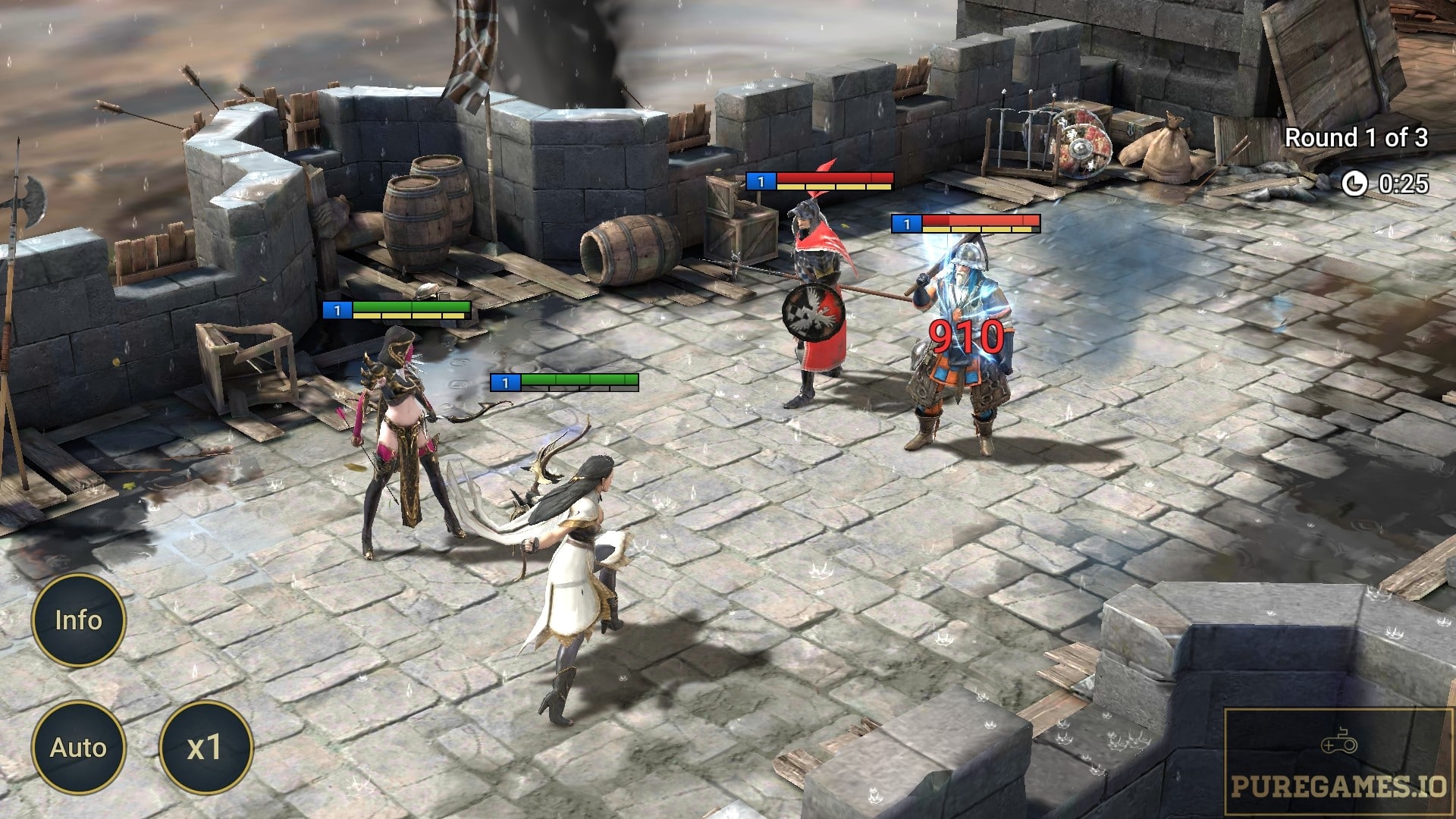Change the x1 battle speed
The width and height of the screenshot is (1456, 819).
click(205, 748)
